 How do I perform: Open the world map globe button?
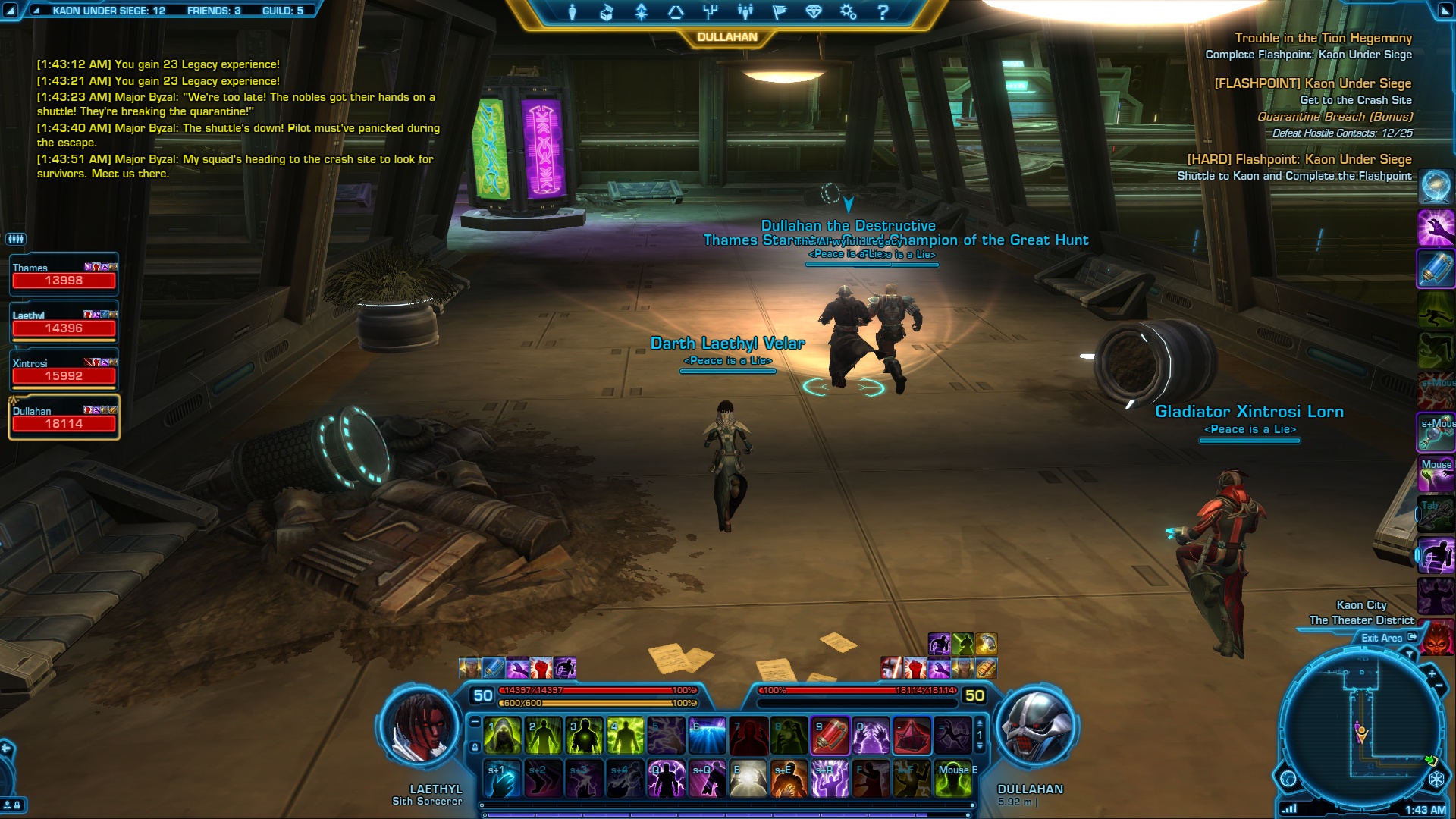(x=1288, y=779)
